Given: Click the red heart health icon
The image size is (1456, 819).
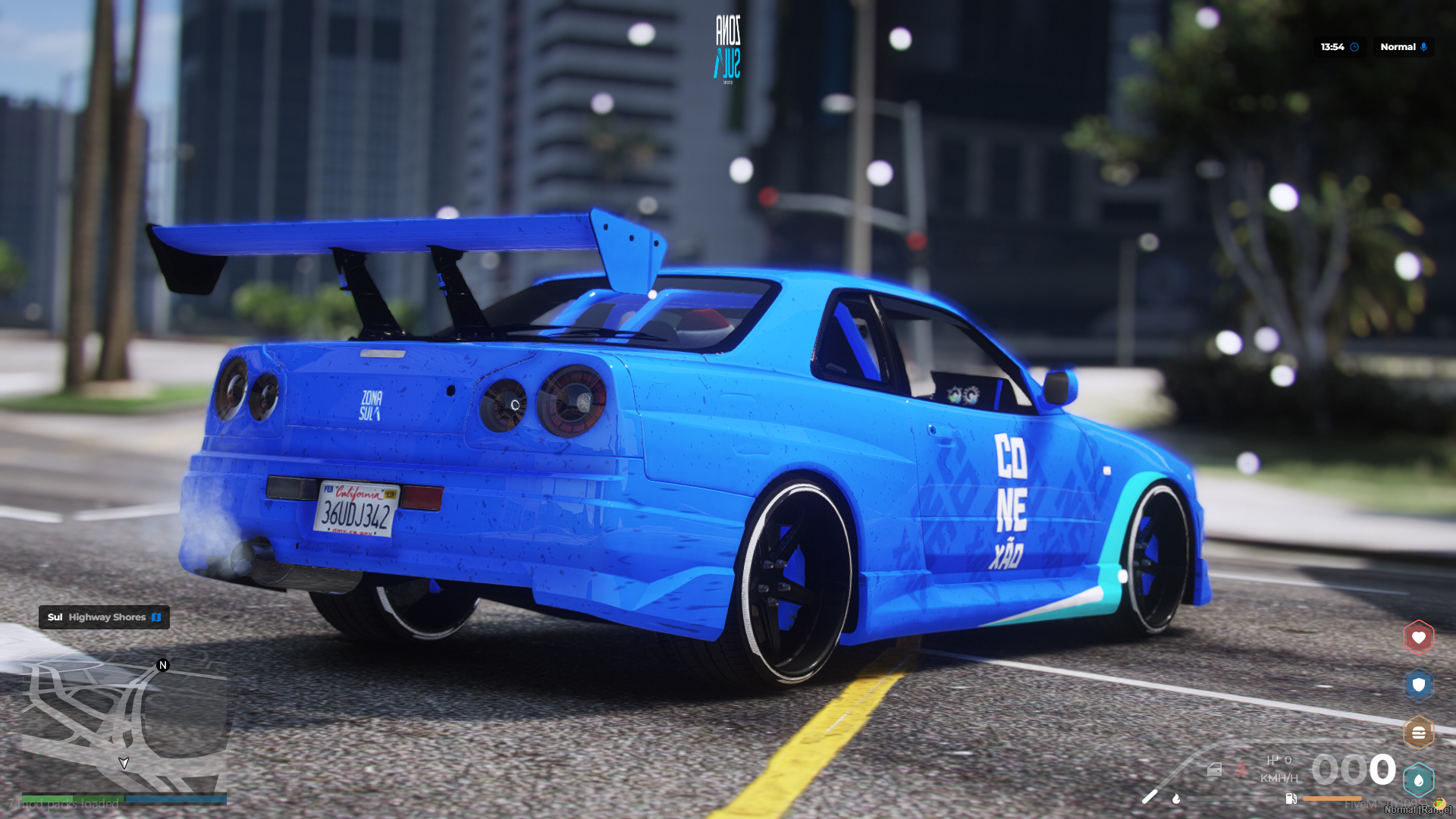Looking at the screenshot, I should [1418, 638].
